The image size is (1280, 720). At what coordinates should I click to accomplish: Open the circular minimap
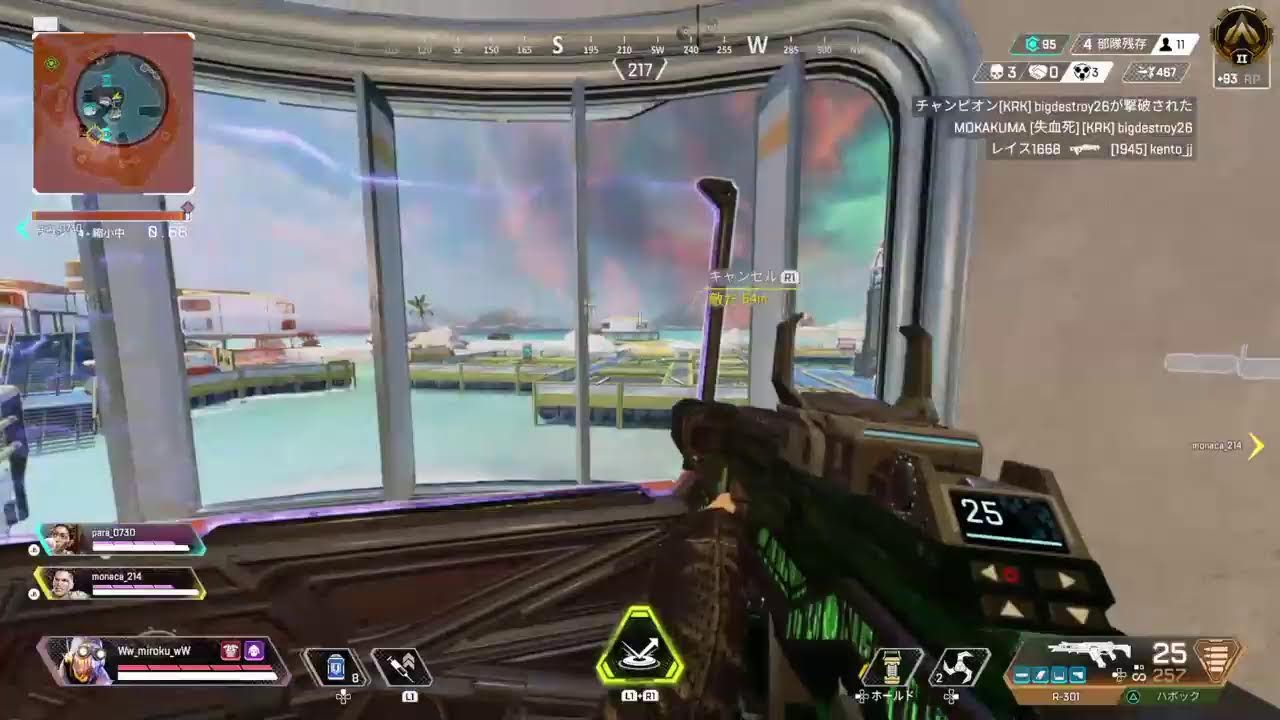pyautogui.click(x=120, y=99)
